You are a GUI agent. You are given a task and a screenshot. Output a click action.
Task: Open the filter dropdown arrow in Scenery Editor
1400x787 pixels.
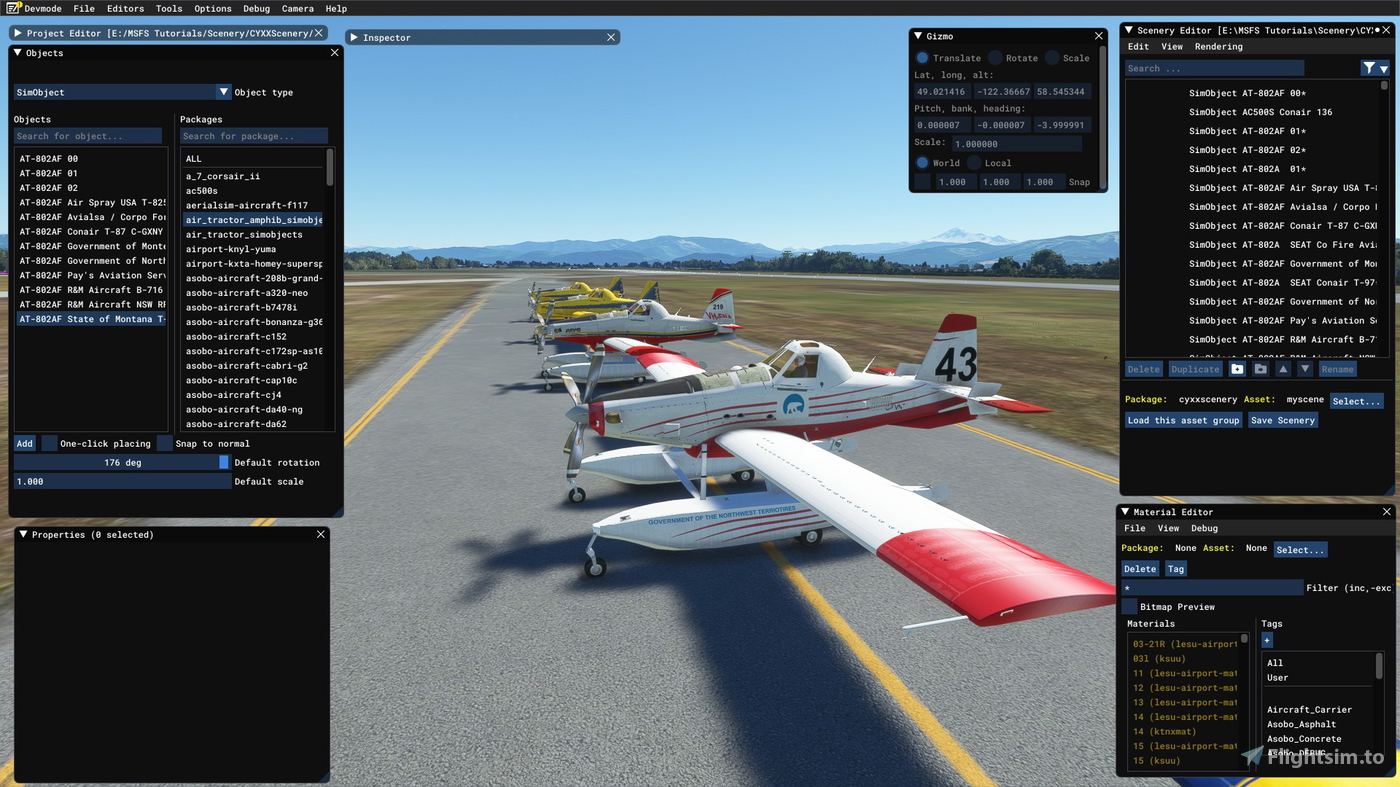pyautogui.click(x=1385, y=67)
